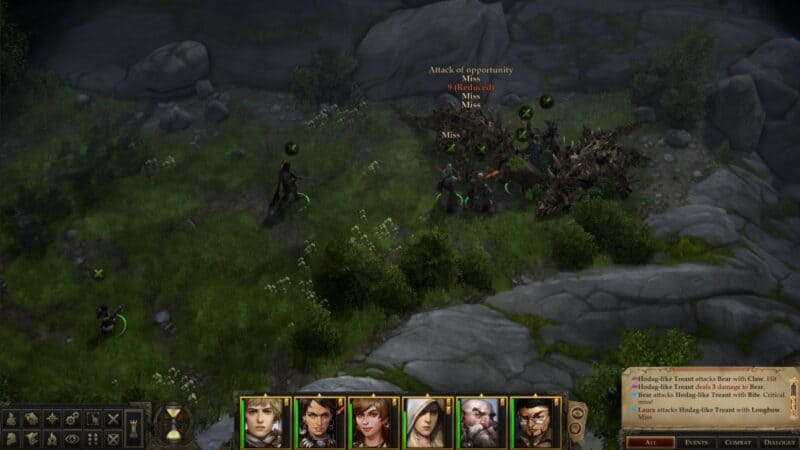Toggle pause with the hourglass button

click(173, 425)
